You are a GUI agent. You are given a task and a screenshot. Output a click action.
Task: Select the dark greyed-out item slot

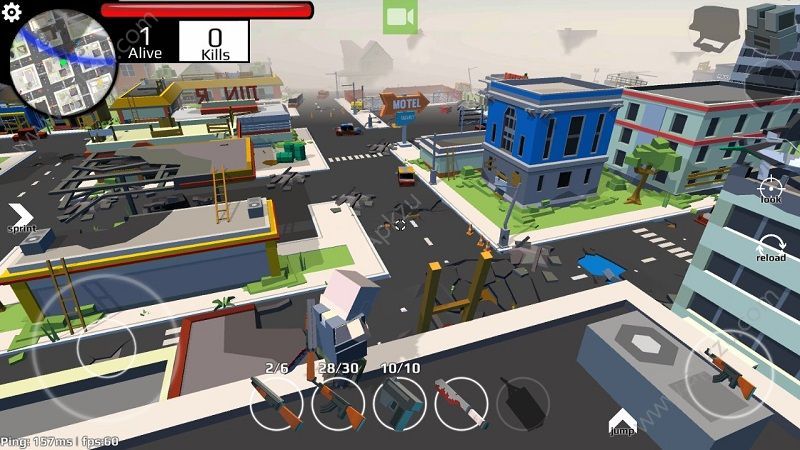point(523,404)
